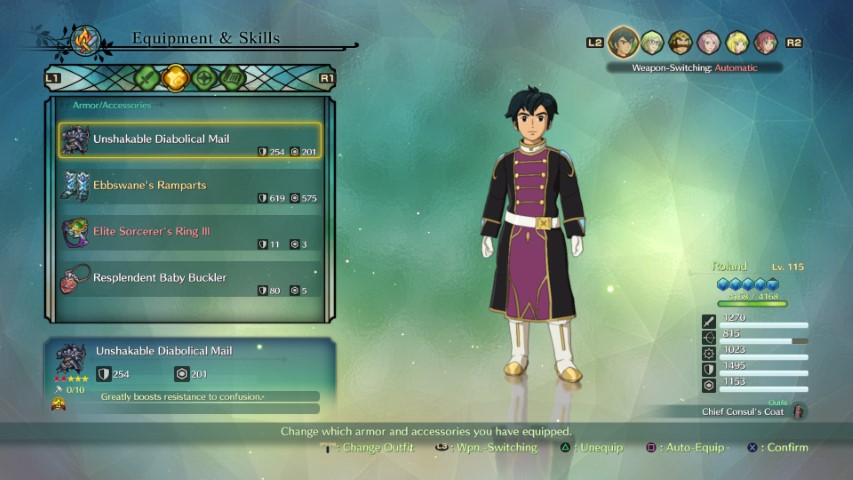This screenshot has width=853, height=480.
Task: Pick the red-haired character portrait
Action: 765,42
